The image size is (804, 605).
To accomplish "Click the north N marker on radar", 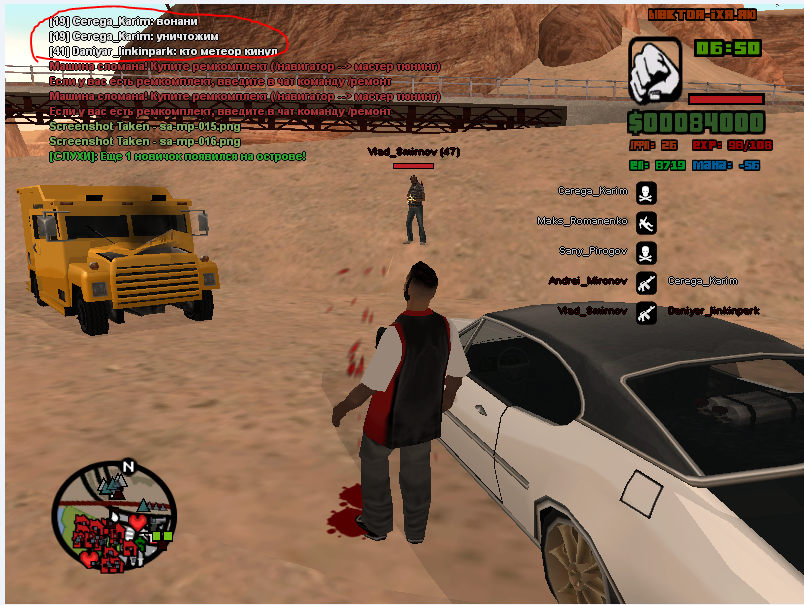I will click(128, 466).
